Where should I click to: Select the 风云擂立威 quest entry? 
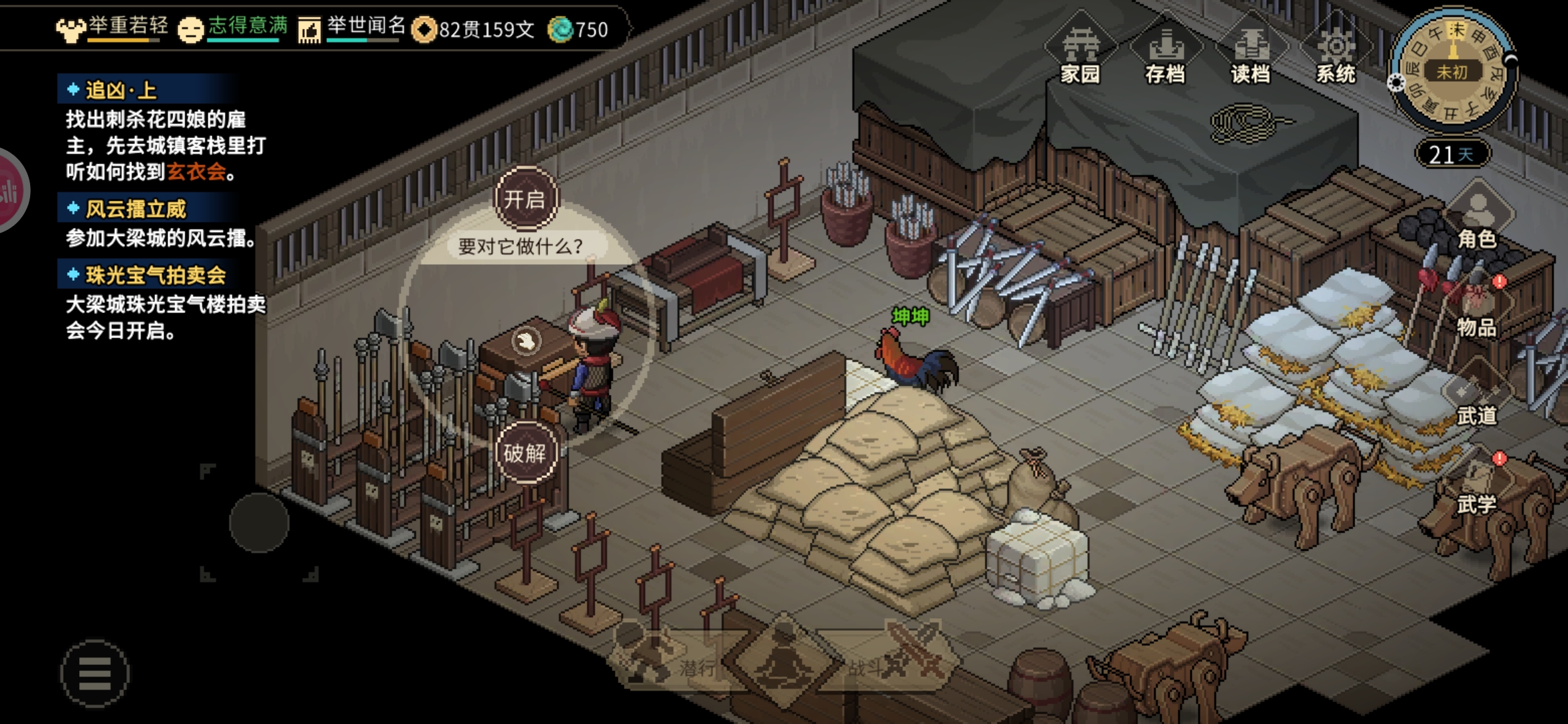point(135,209)
